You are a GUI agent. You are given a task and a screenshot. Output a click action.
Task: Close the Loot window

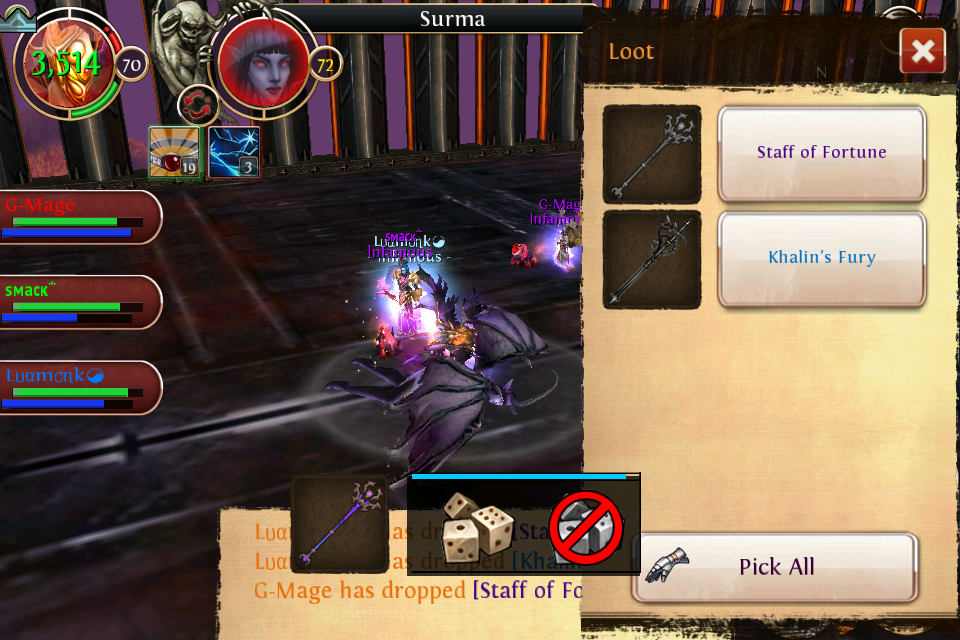point(922,51)
